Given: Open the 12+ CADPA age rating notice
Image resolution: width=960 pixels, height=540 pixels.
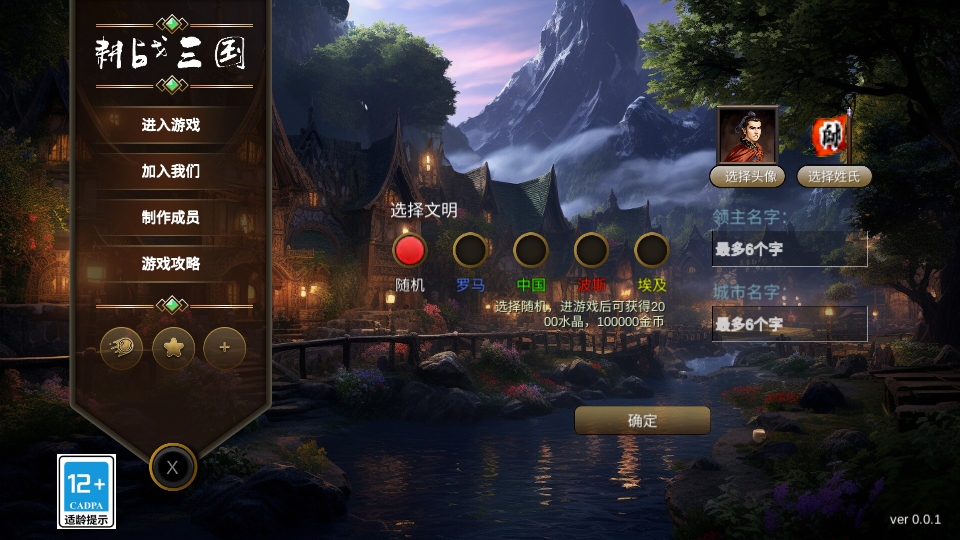Looking at the screenshot, I should pos(87,491).
